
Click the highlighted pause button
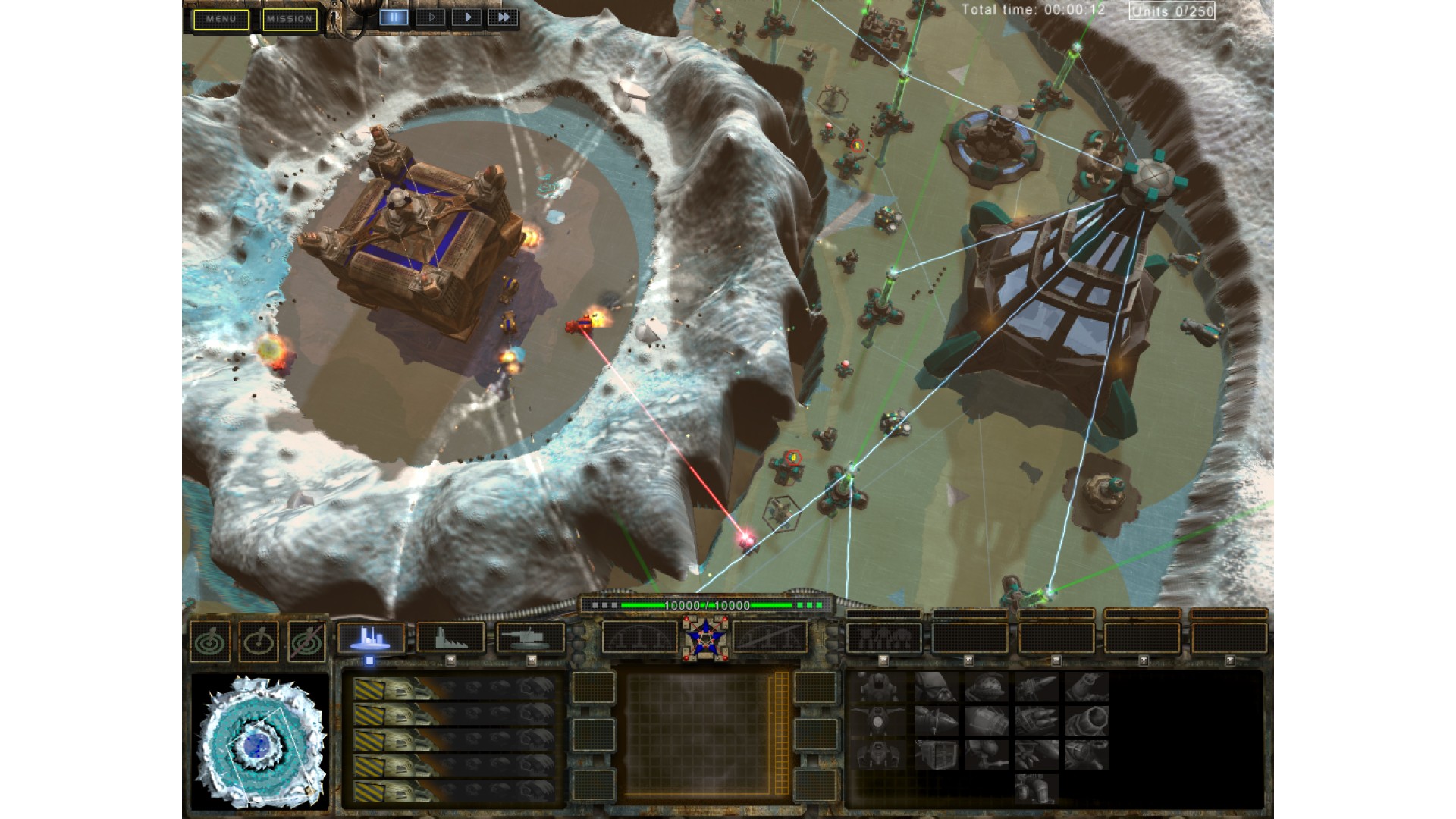pyautogui.click(x=394, y=17)
